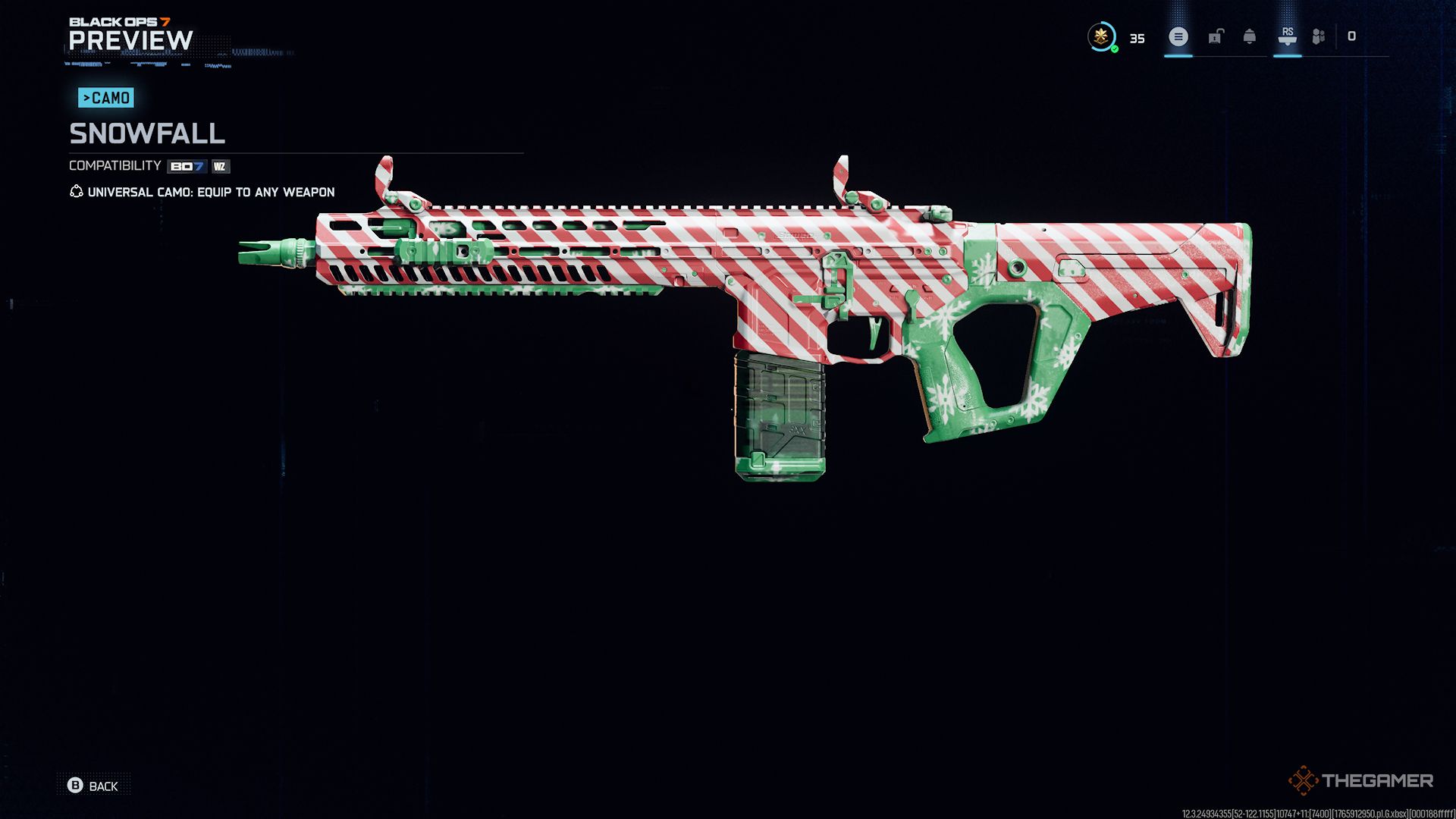Click the green checkmark on the rank emblem

[1115, 49]
